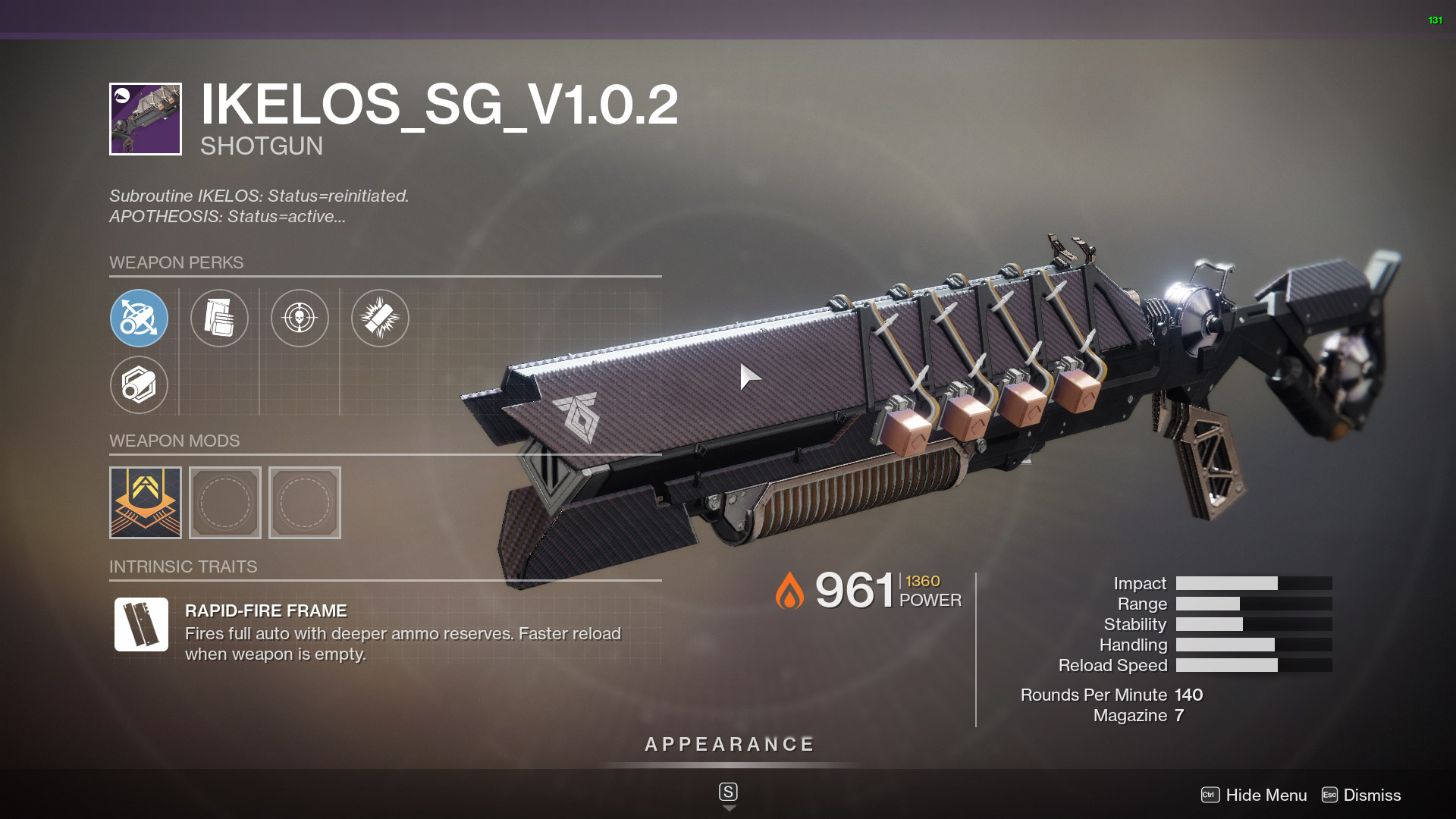Select the explosive rounds perk icon
The image size is (1456, 819).
pyautogui.click(x=380, y=318)
